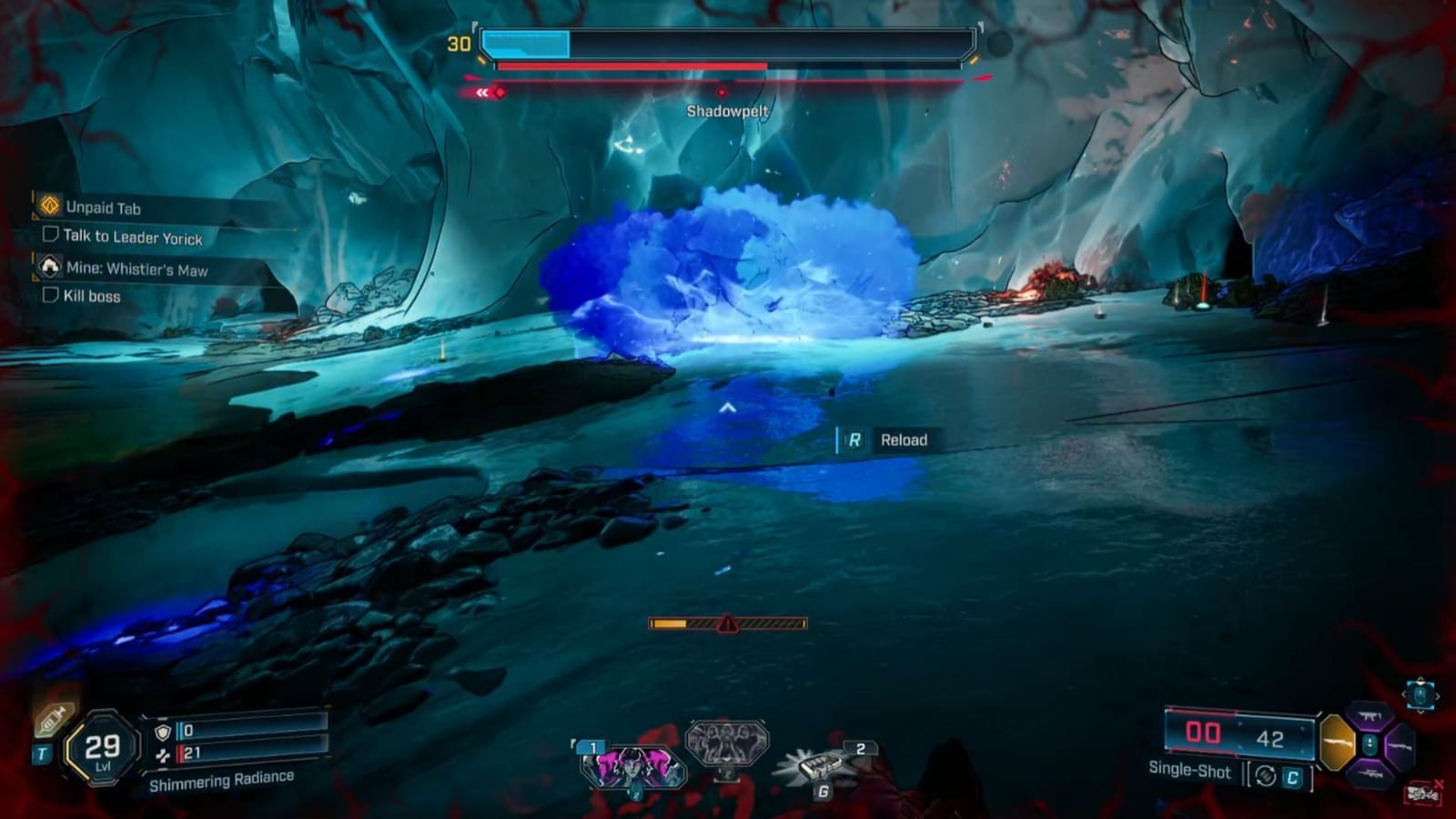Image resolution: width=1456 pixels, height=819 pixels.
Task: Click the C key cooldown button
Action: [x=1293, y=777]
